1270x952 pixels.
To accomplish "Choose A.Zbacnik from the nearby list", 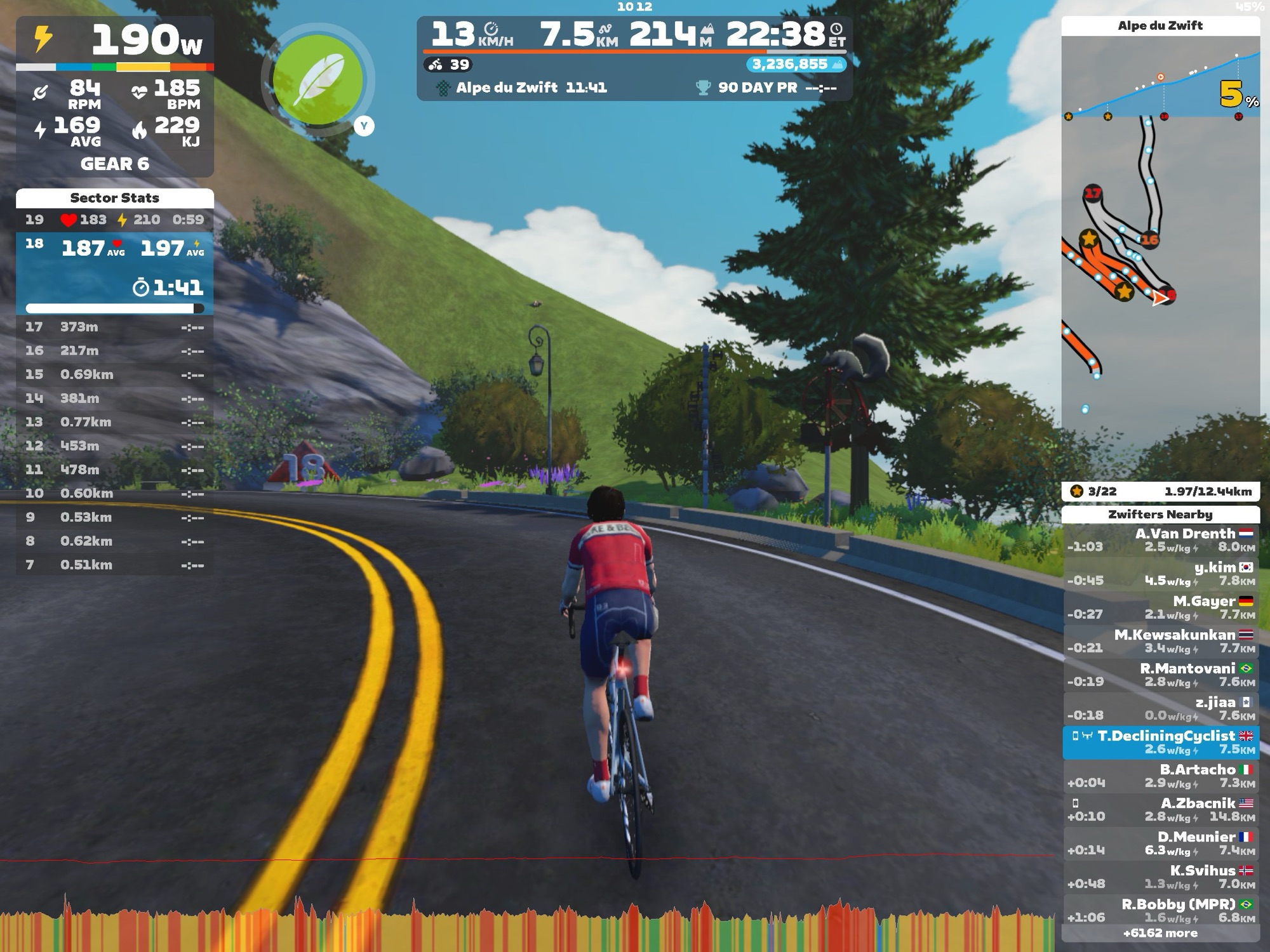I will [x=1160, y=809].
